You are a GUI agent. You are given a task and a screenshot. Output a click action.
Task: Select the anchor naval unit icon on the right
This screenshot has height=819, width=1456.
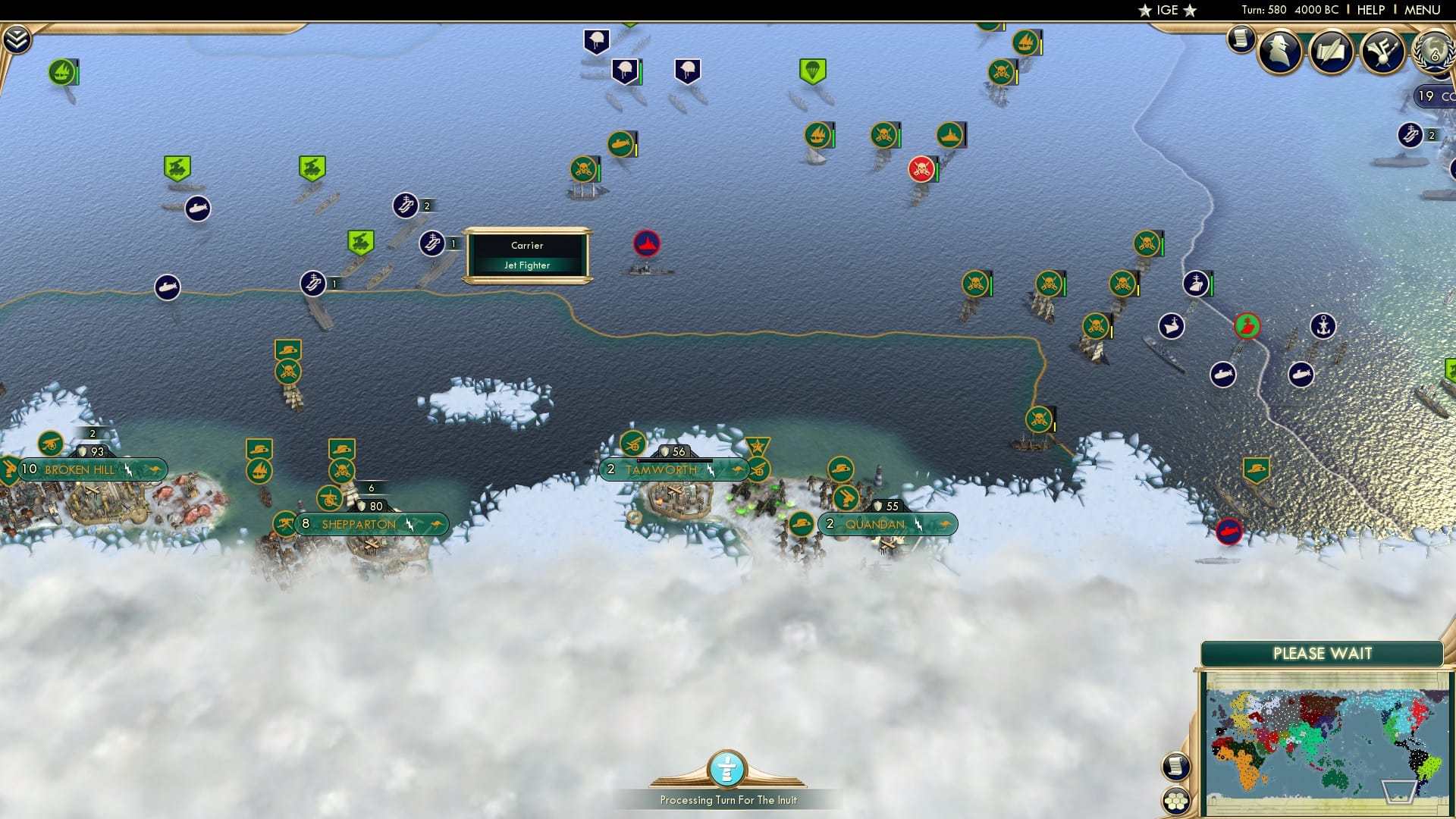coord(1324,327)
